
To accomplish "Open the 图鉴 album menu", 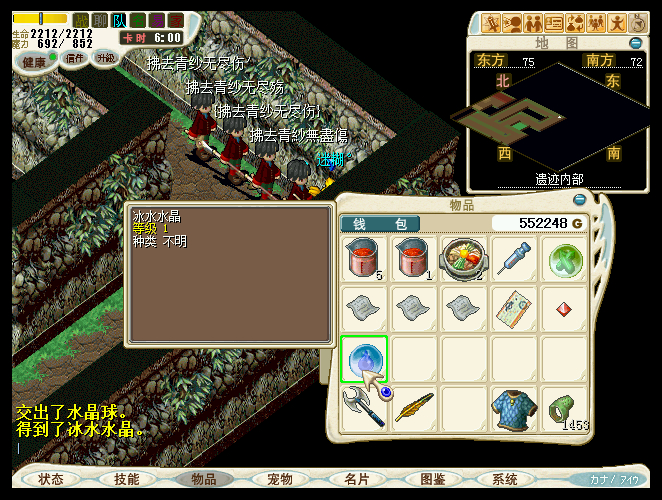I will coord(433,479).
